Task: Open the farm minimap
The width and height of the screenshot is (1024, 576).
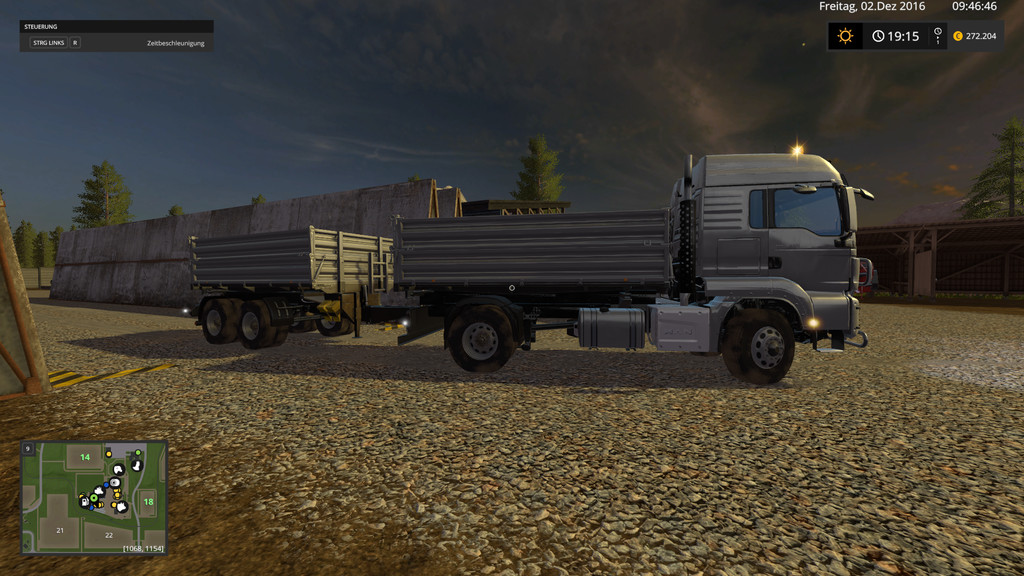Action: (94, 497)
